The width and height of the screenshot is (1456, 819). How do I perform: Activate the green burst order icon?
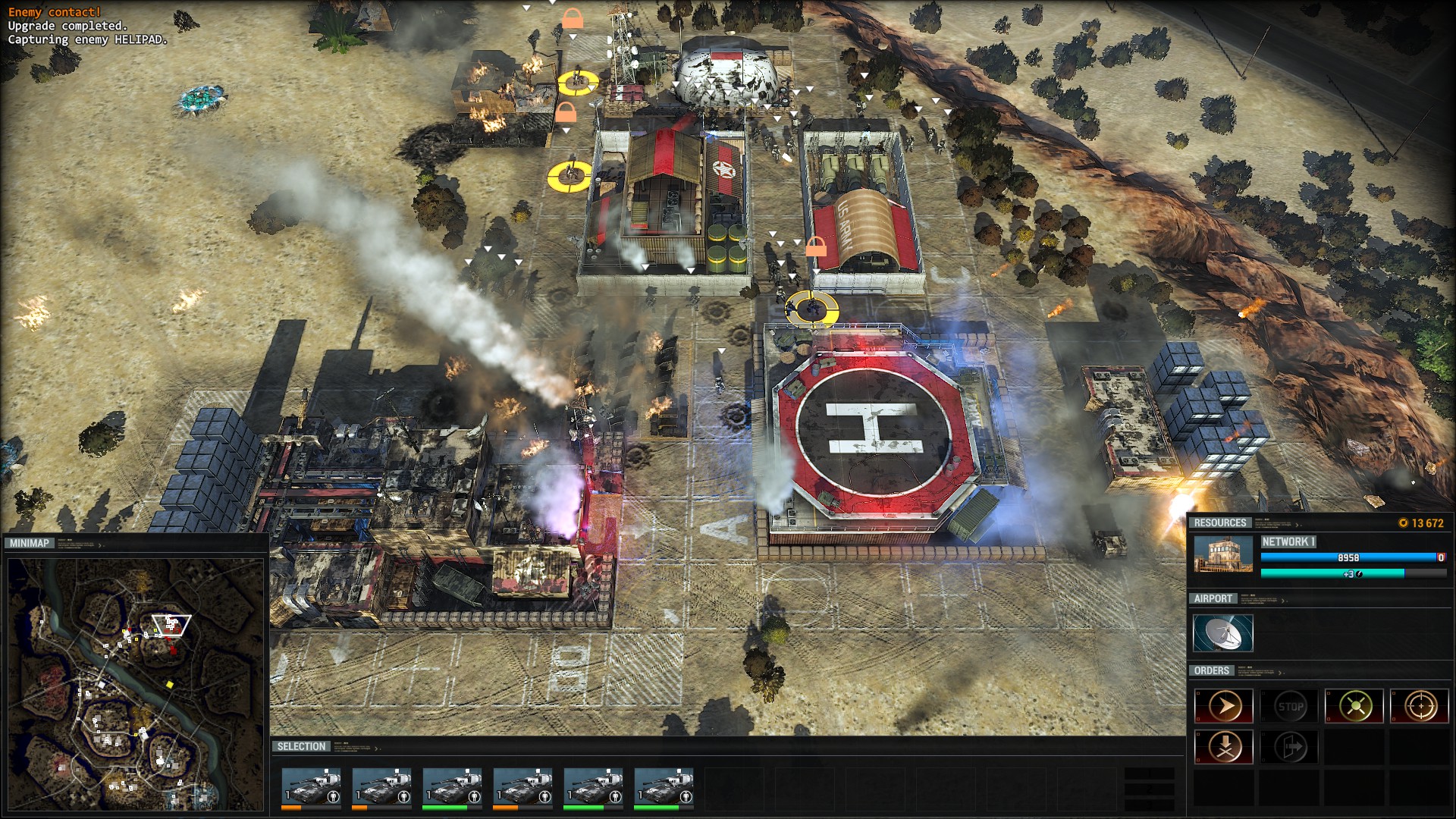[1354, 707]
